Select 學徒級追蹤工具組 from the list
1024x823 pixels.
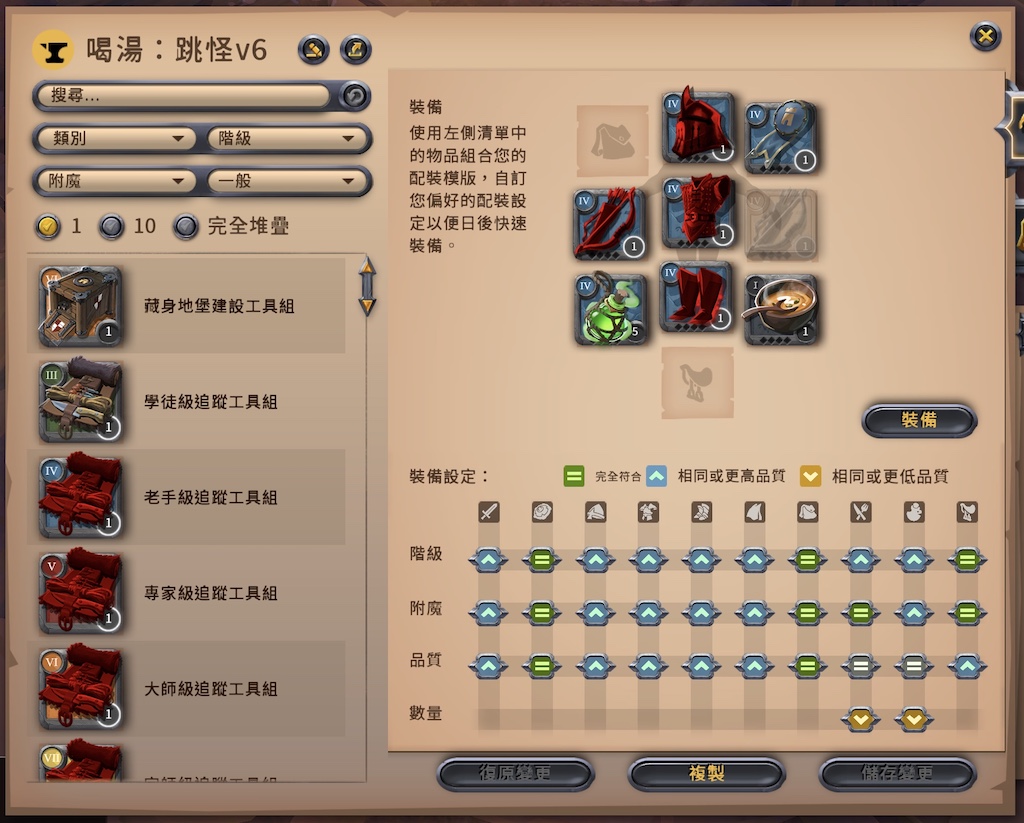click(190, 402)
